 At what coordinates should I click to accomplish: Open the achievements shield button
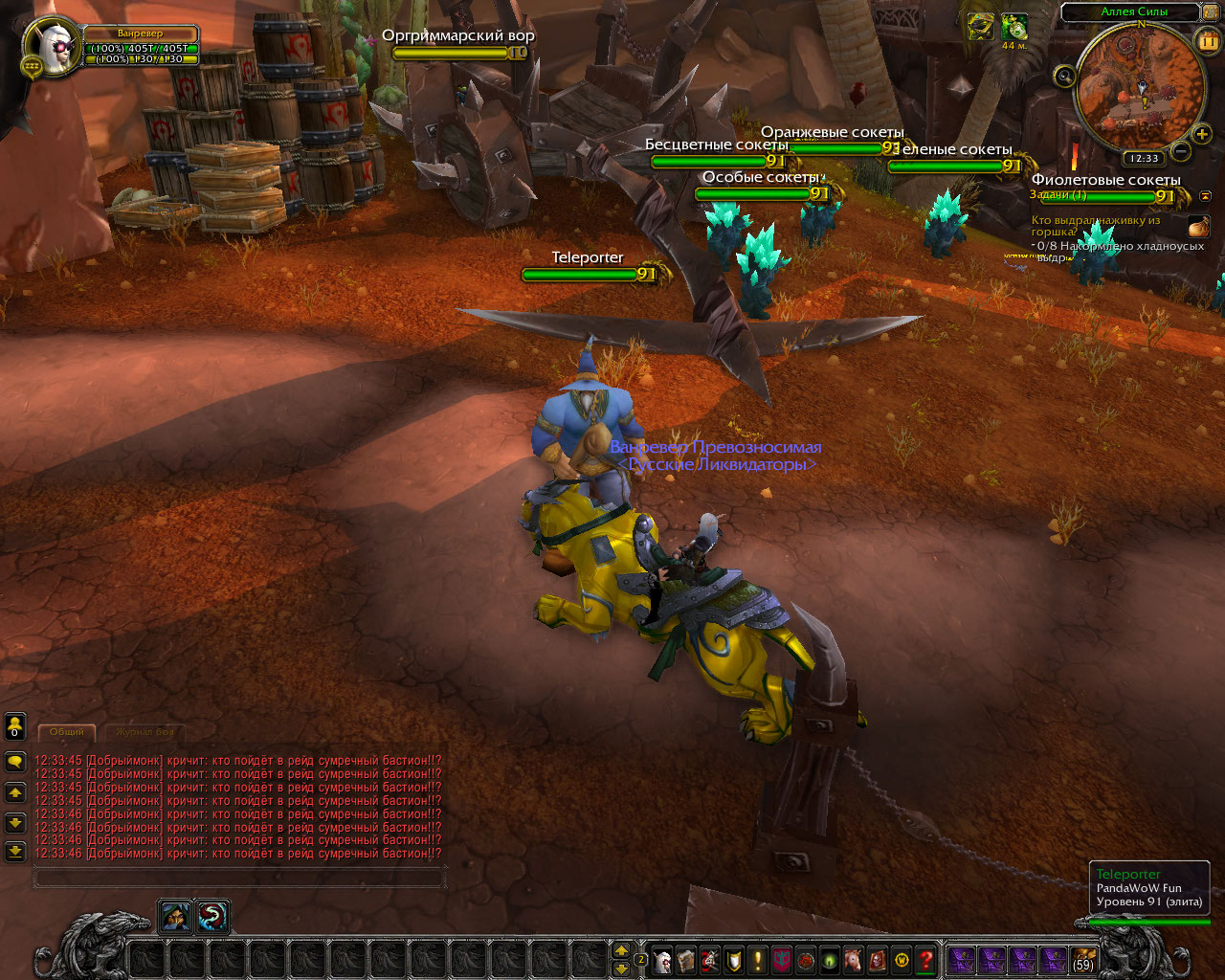click(734, 960)
